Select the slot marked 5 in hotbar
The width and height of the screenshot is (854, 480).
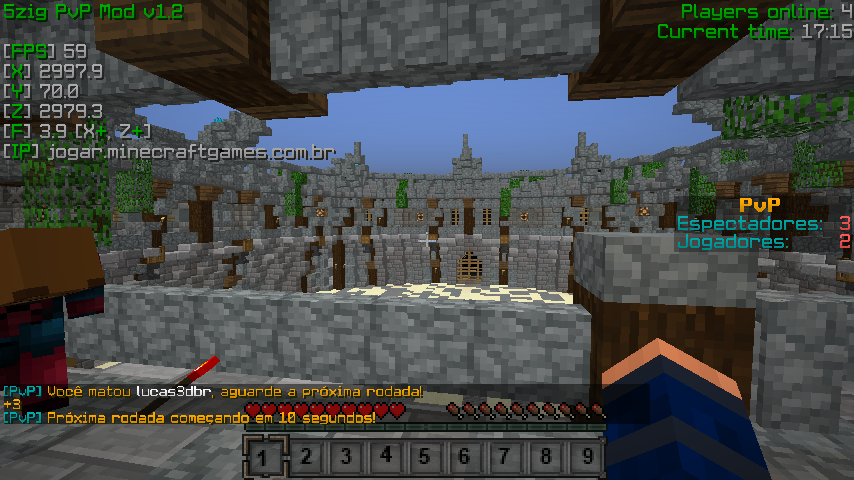425,458
